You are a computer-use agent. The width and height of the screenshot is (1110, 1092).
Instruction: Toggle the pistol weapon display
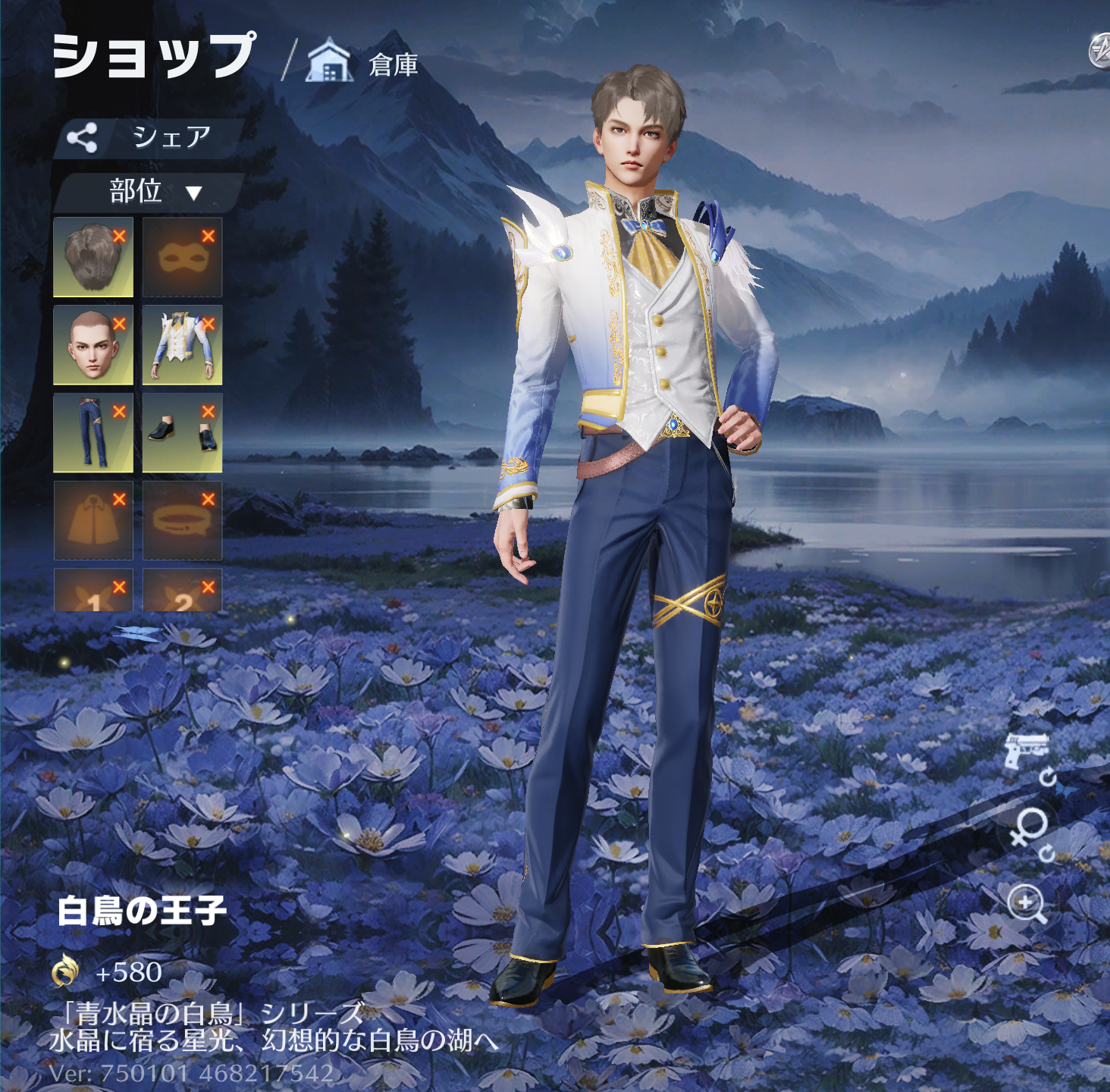(x=1027, y=751)
